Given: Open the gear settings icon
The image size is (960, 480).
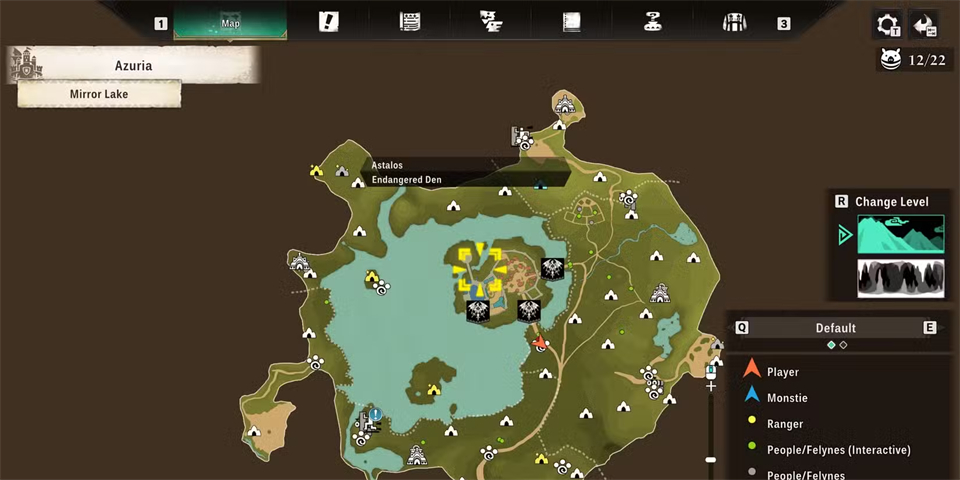Looking at the screenshot, I should tap(887, 25).
